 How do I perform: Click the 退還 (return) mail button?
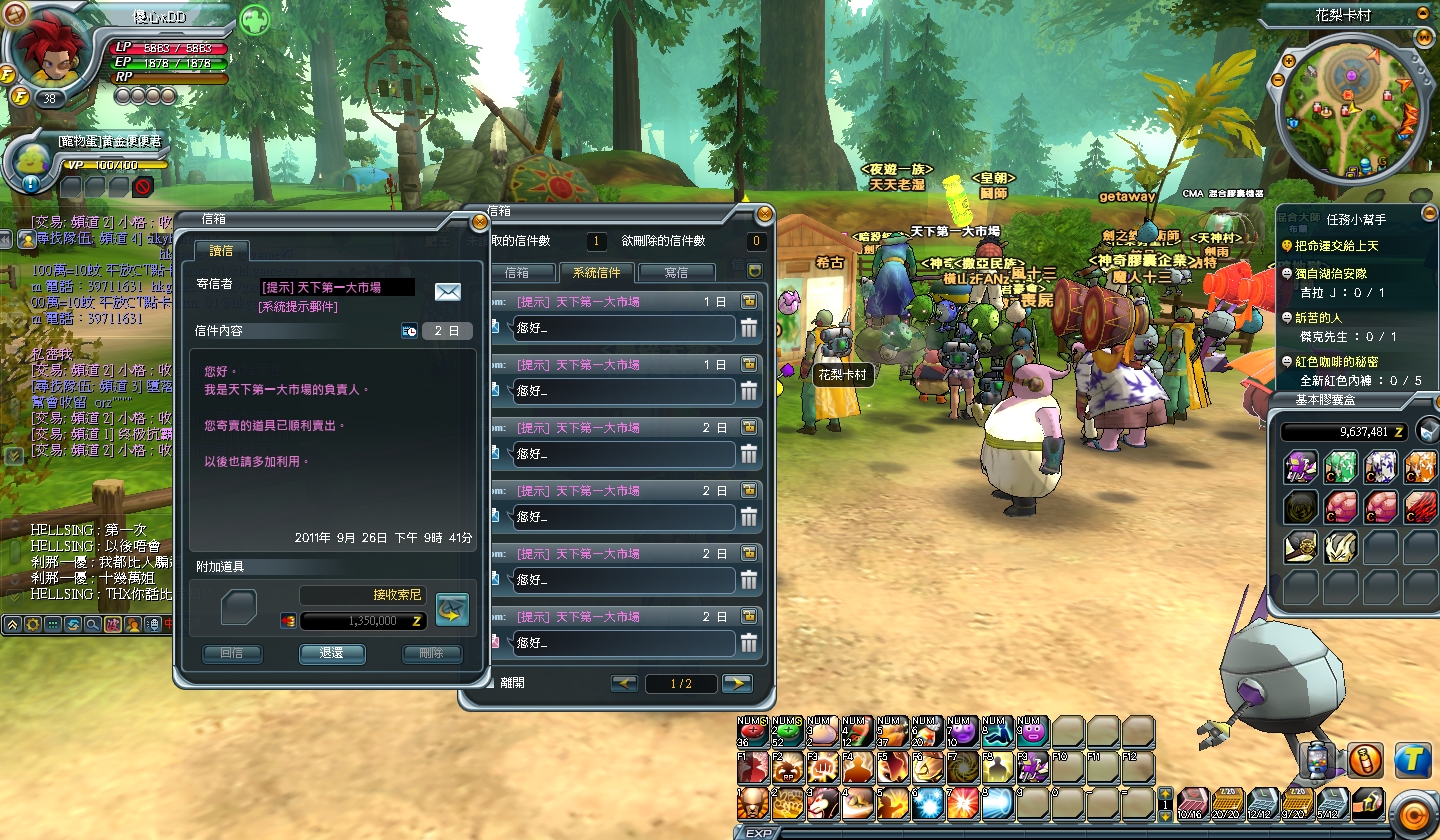332,654
